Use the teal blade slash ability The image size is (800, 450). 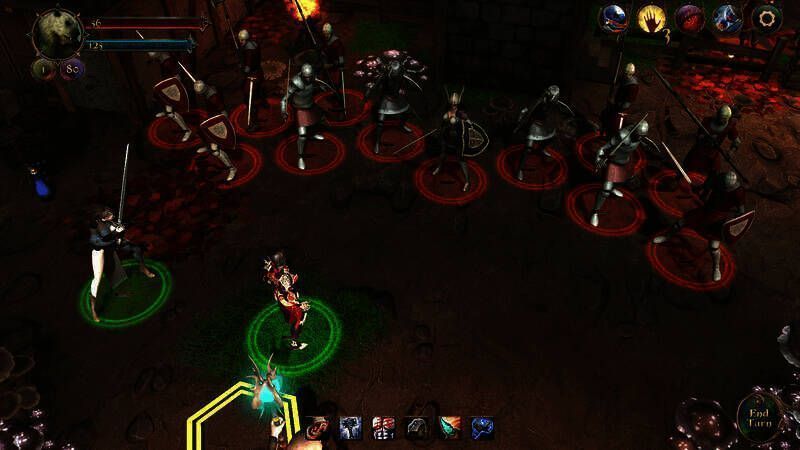(x=451, y=429)
